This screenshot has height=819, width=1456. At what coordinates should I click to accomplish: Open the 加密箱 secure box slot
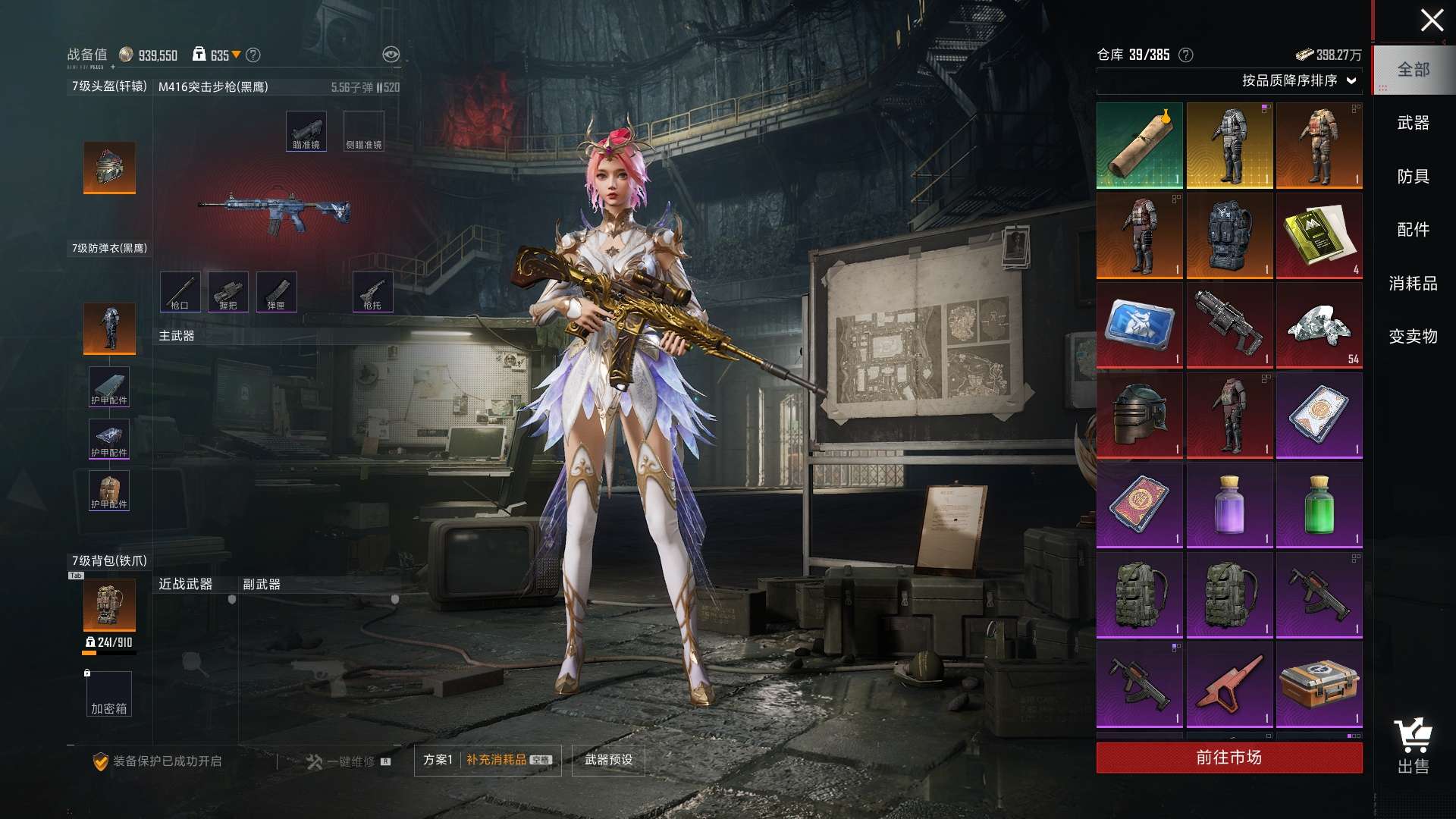[109, 695]
